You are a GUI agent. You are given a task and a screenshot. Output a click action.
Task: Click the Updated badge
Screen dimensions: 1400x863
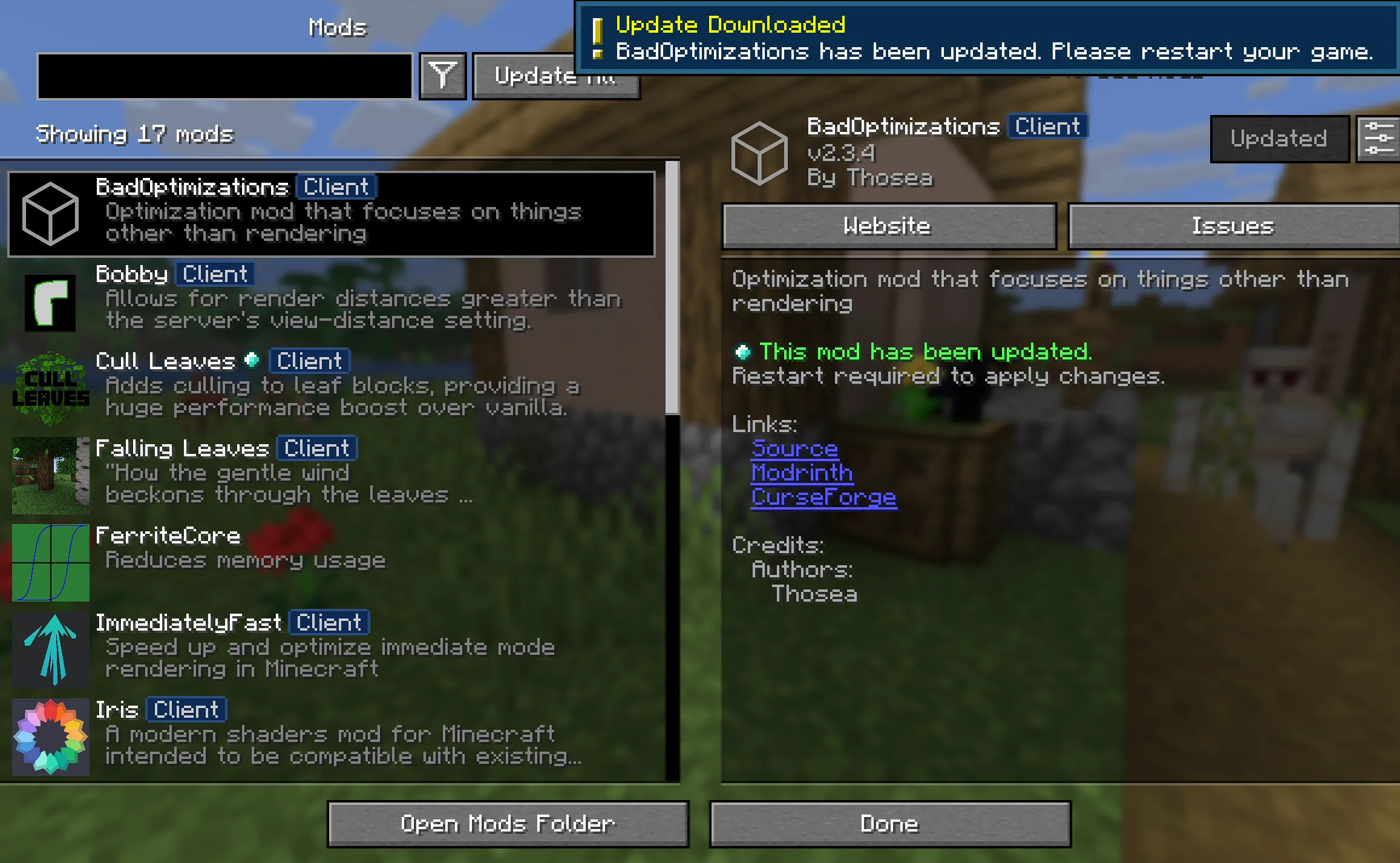(x=1279, y=139)
